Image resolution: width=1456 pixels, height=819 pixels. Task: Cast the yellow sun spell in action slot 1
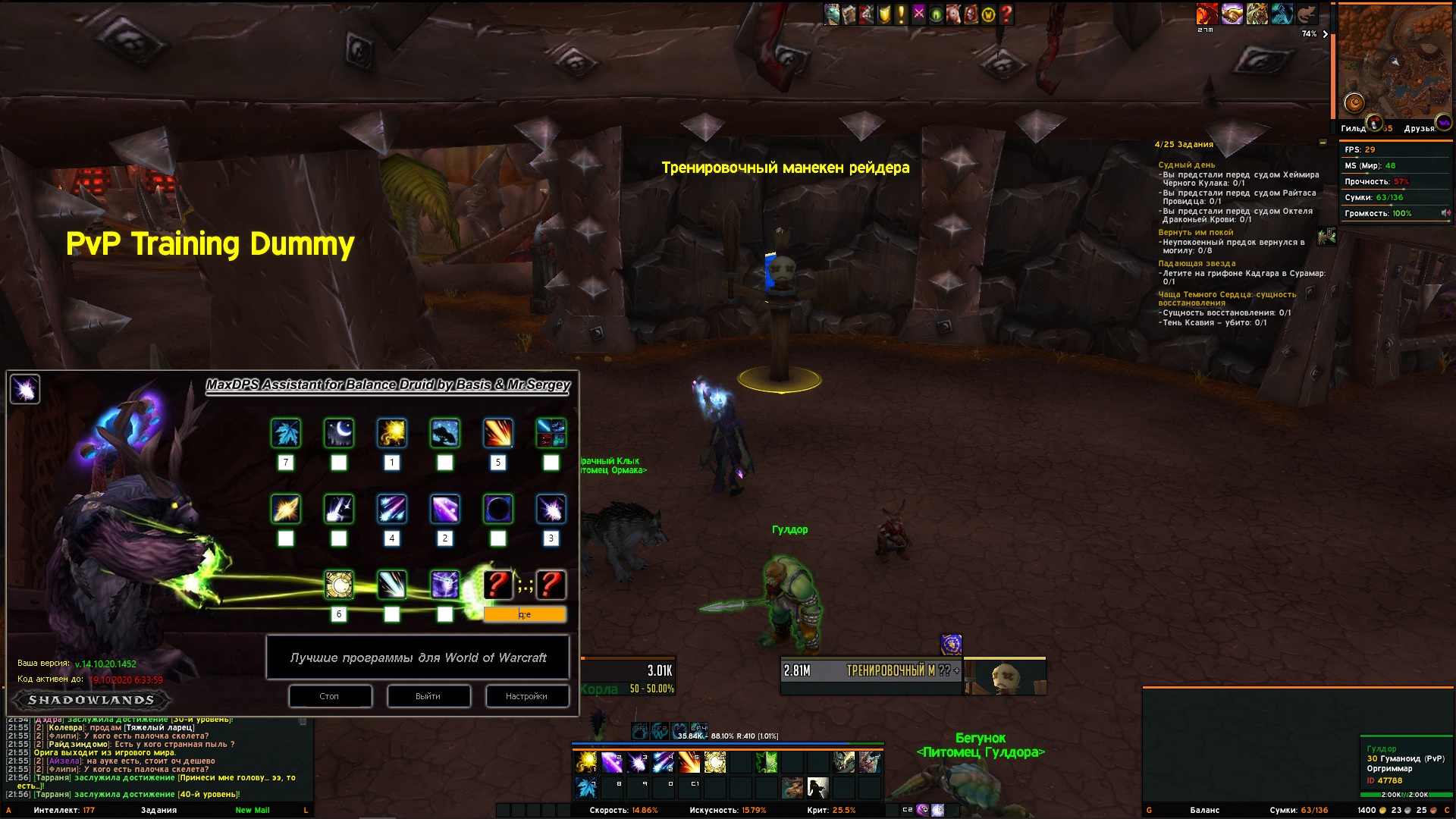click(586, 762)
